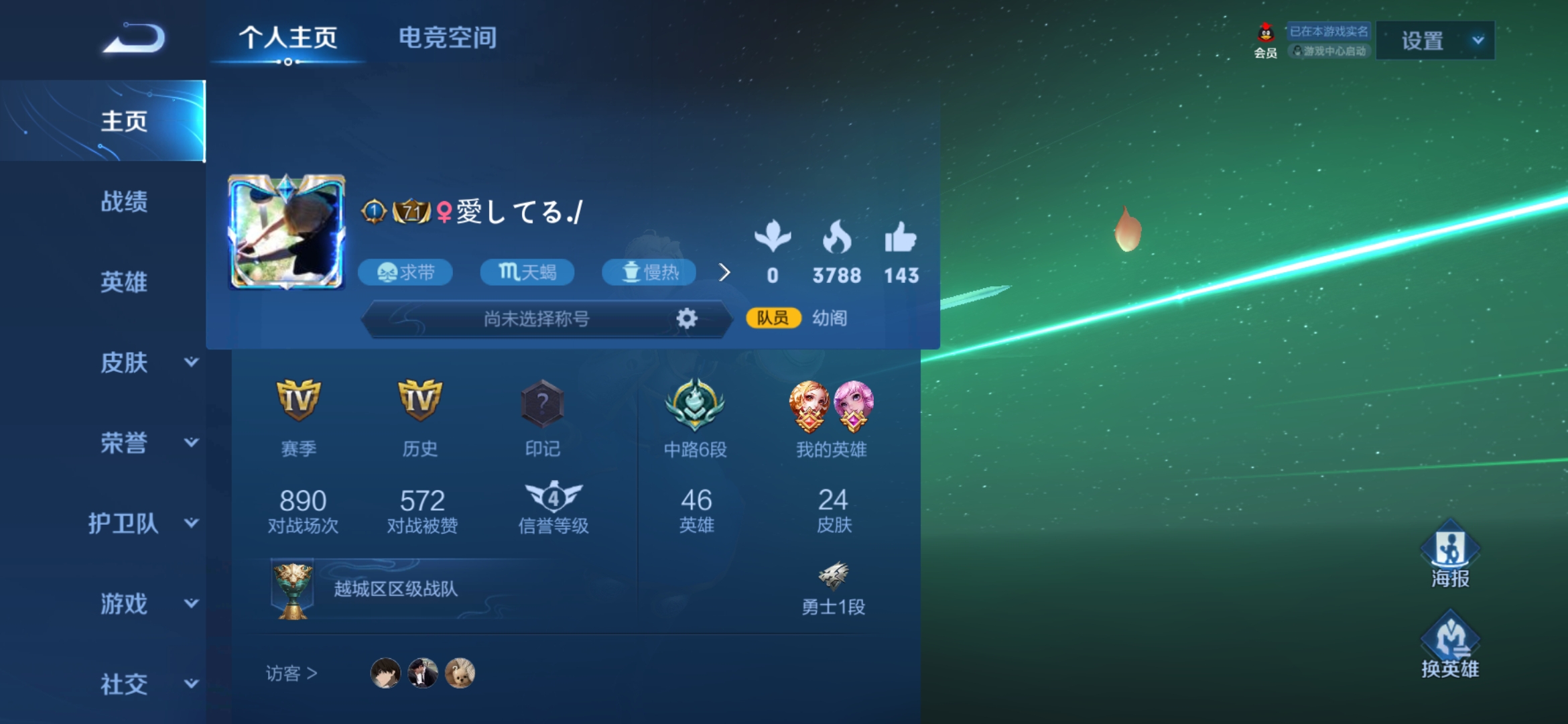Open title settings via the gear icon

tap(688, 320)
